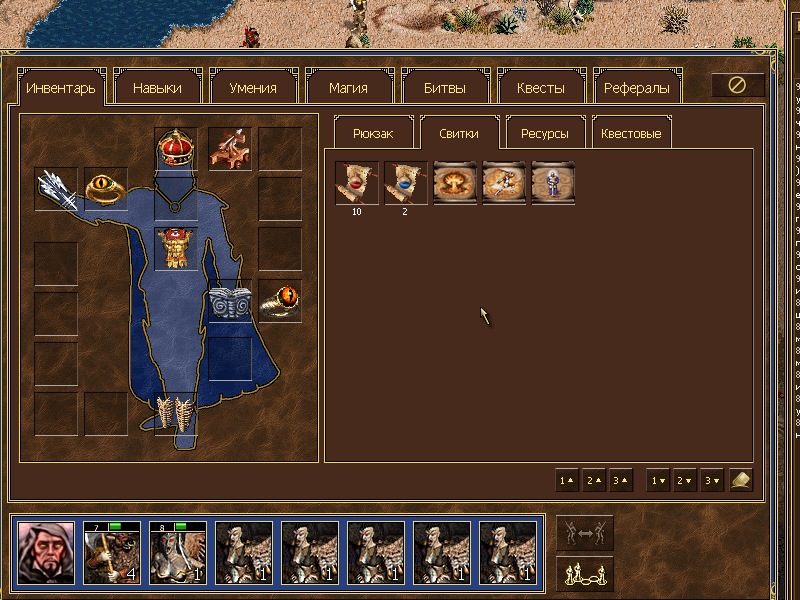Select the hooded hero portrait
The width and height of the screenshot is (800, 600).
[46, 551]
